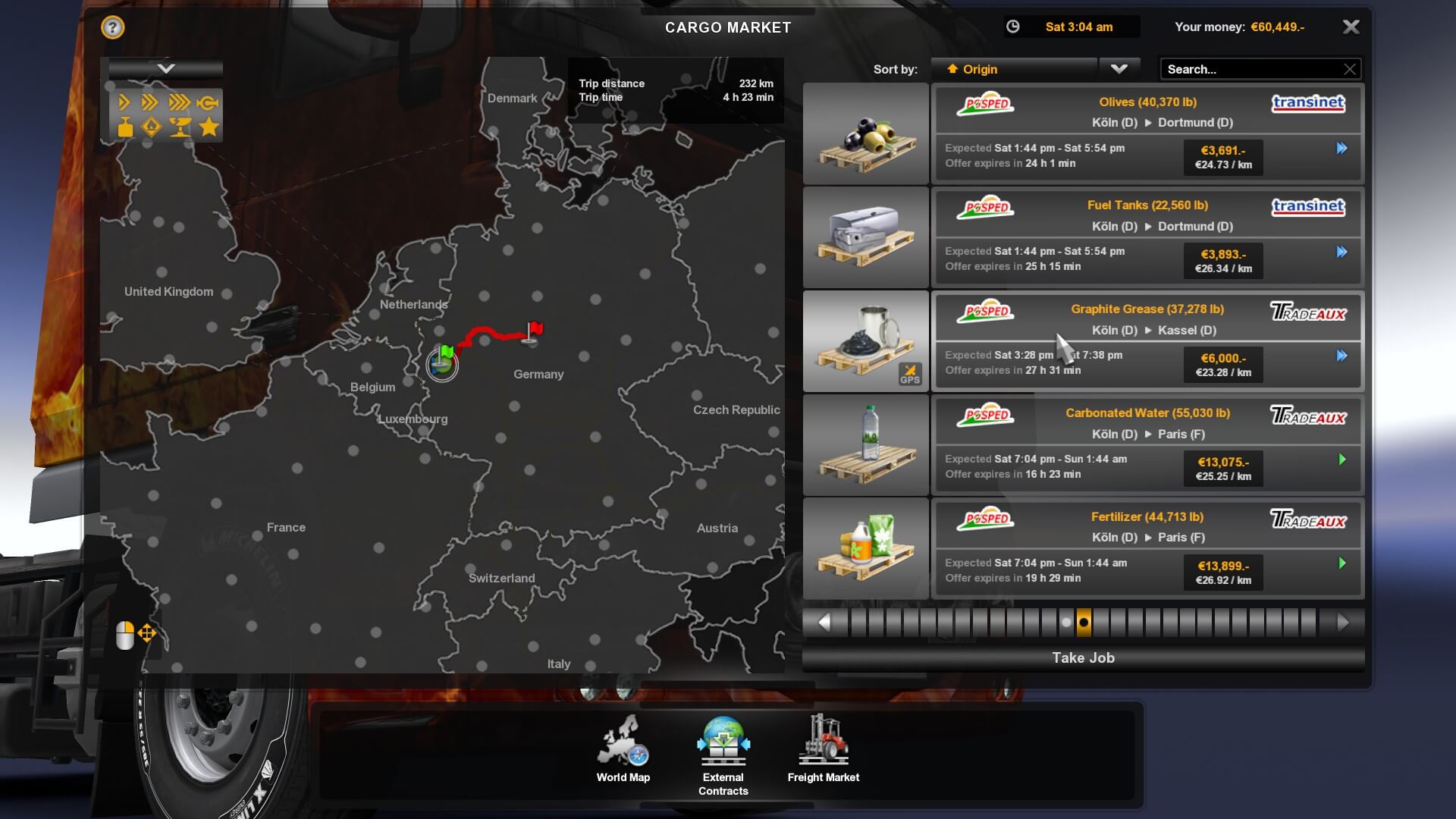Open the help question mark
The image size is (1456, 819).
point(112,28)
